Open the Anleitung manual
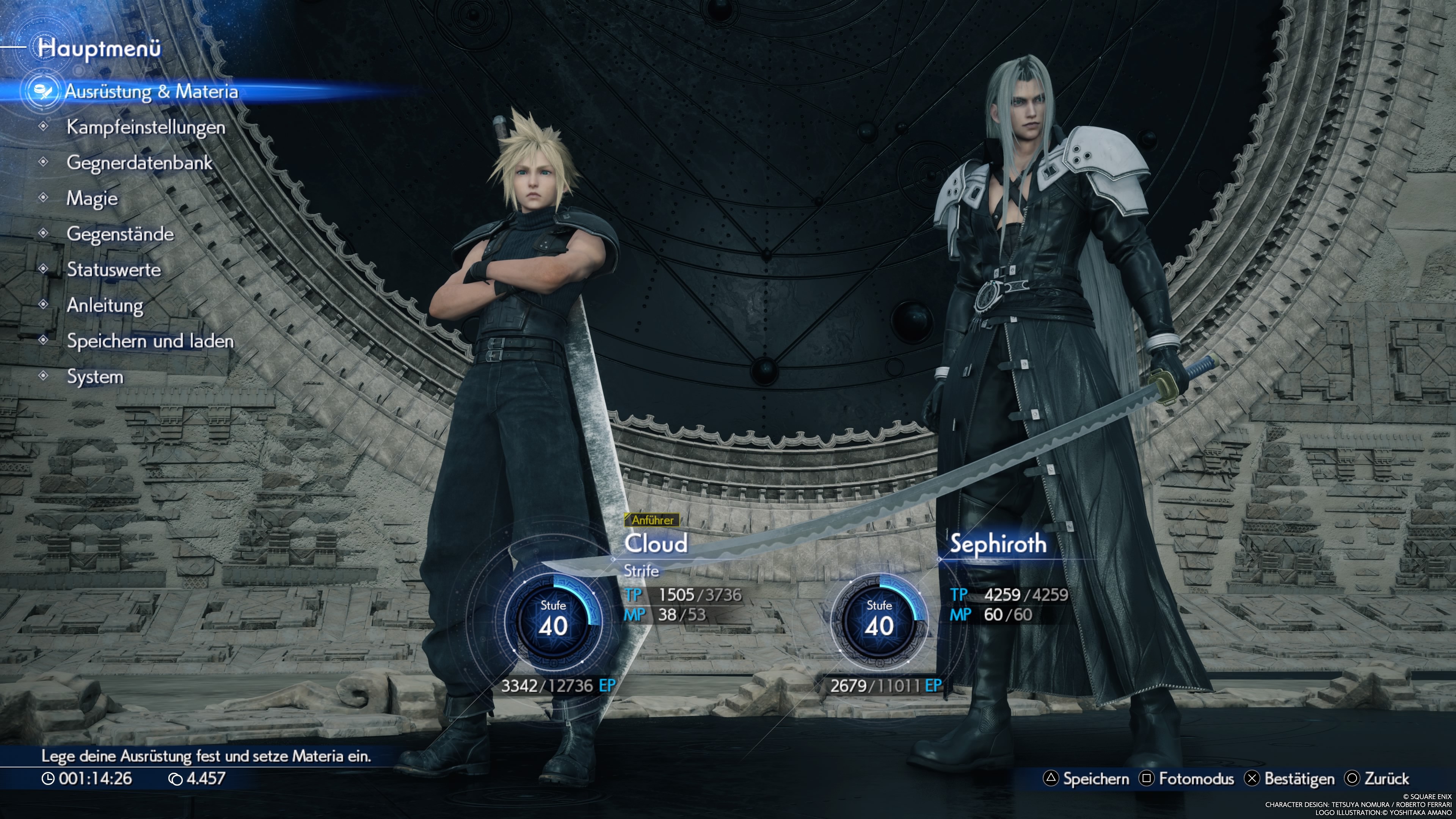 tap(105, 305)
